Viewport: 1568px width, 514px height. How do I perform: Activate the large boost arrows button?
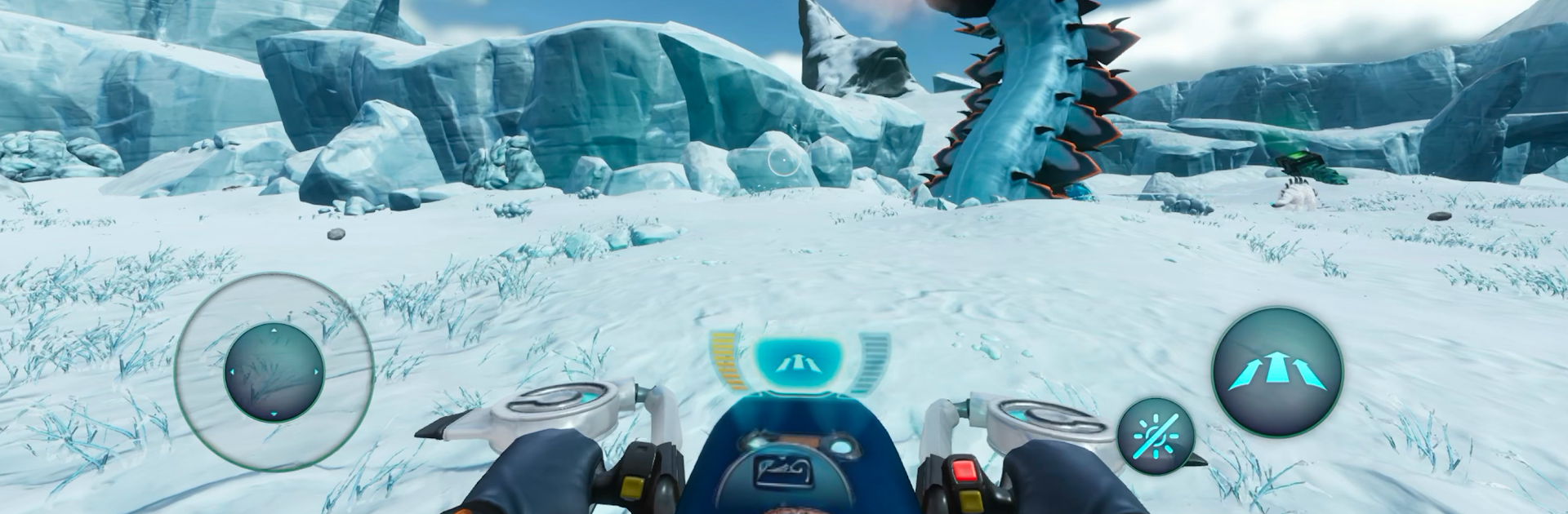[1277, 372]
